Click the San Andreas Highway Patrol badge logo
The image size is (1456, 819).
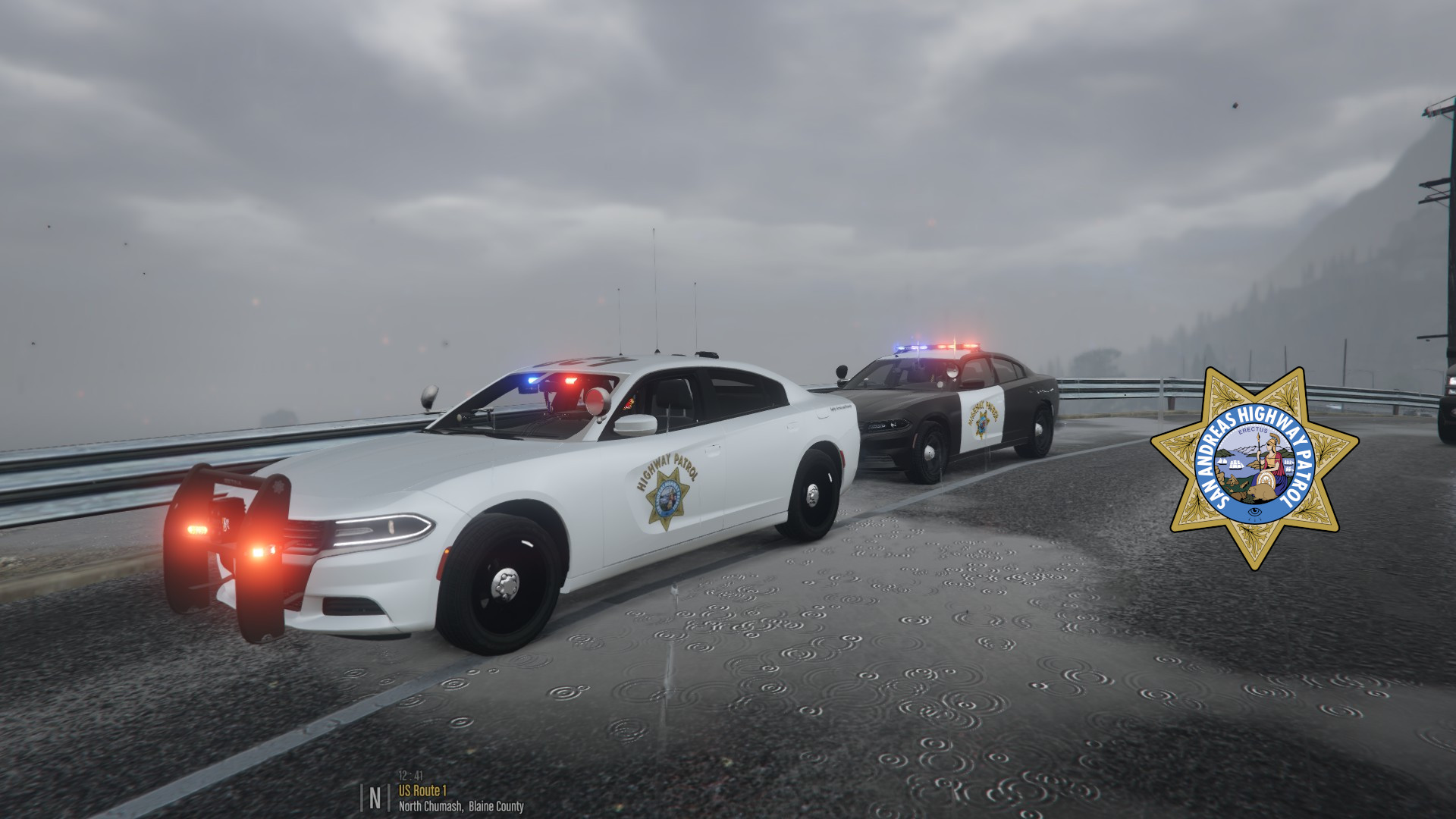pos(1254,469)
